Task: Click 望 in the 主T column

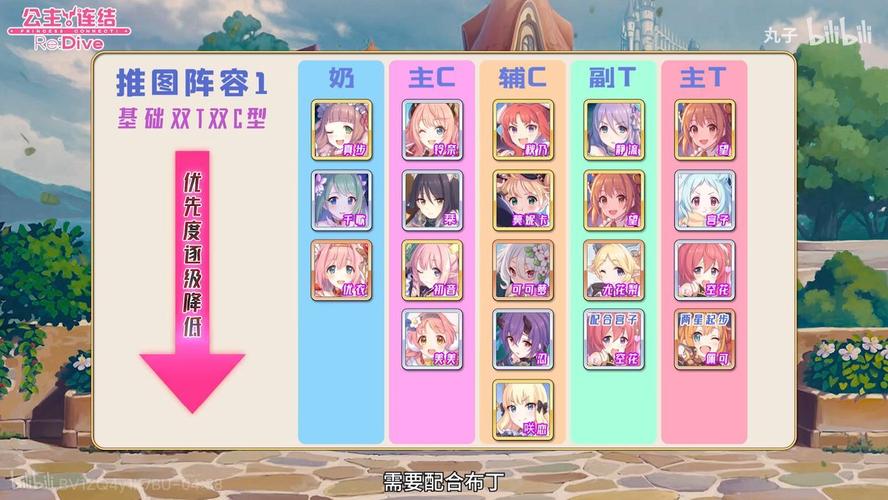Action: click(x=705, y=130)
